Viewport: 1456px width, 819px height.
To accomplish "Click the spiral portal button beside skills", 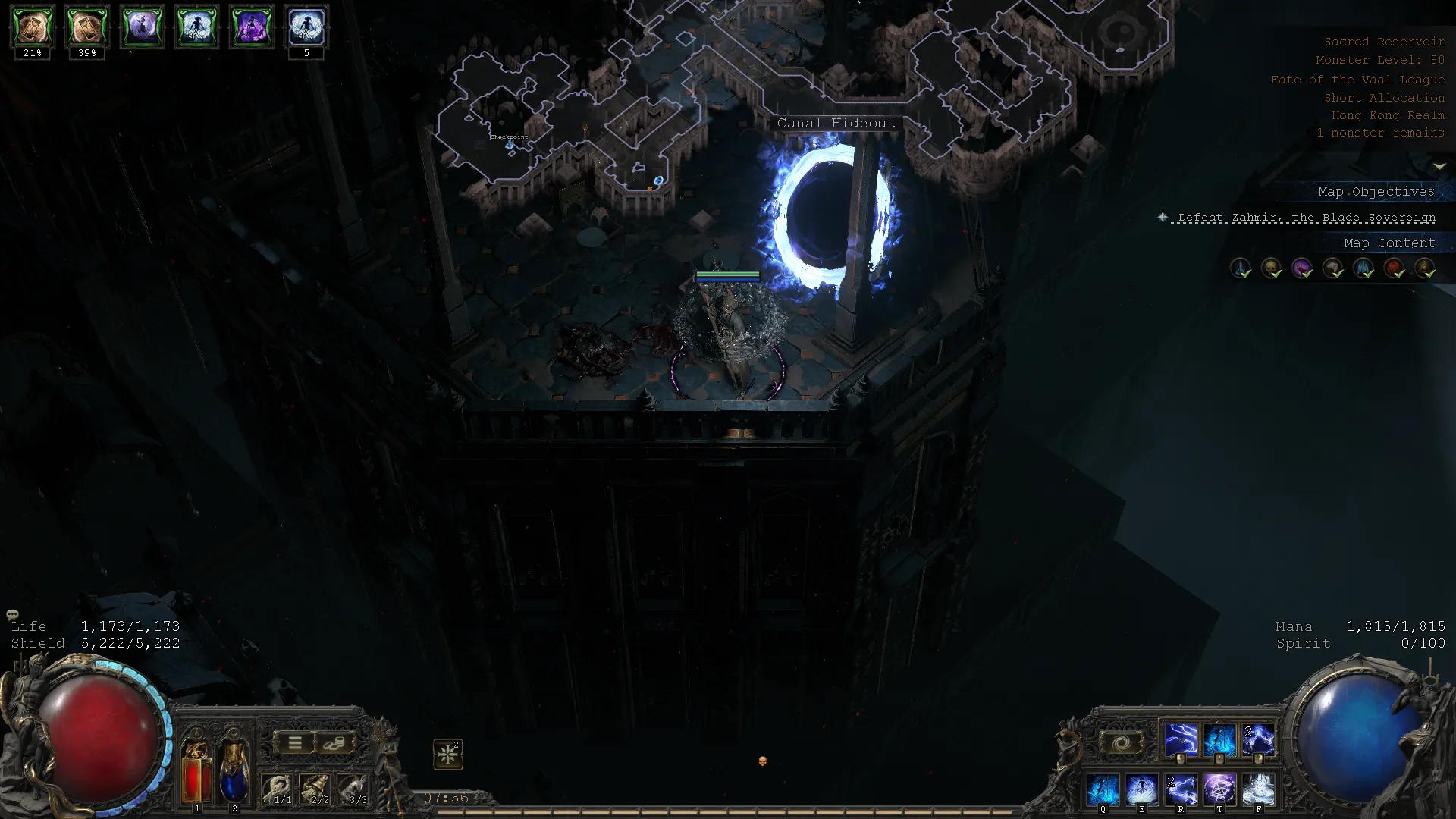I will 1122,743.
